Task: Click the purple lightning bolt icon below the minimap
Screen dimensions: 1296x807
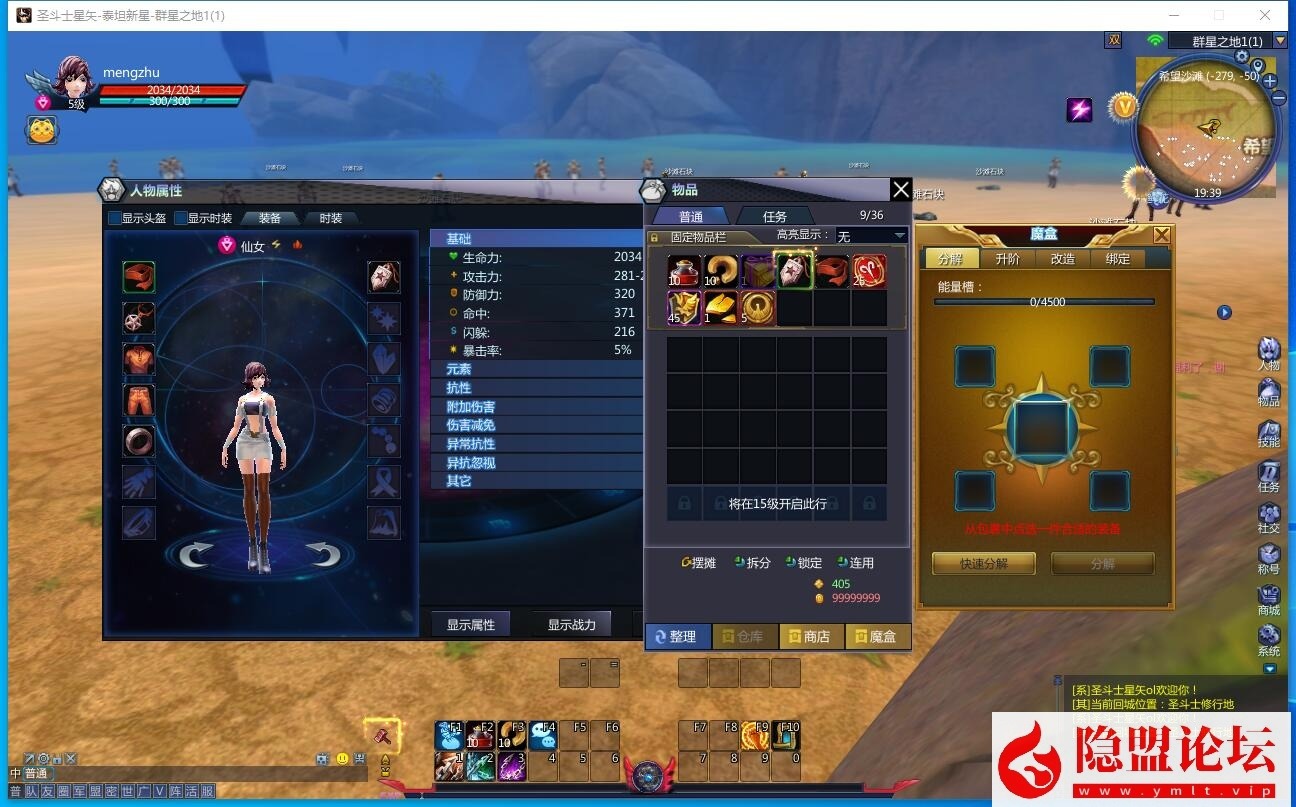Action: 1080,110
